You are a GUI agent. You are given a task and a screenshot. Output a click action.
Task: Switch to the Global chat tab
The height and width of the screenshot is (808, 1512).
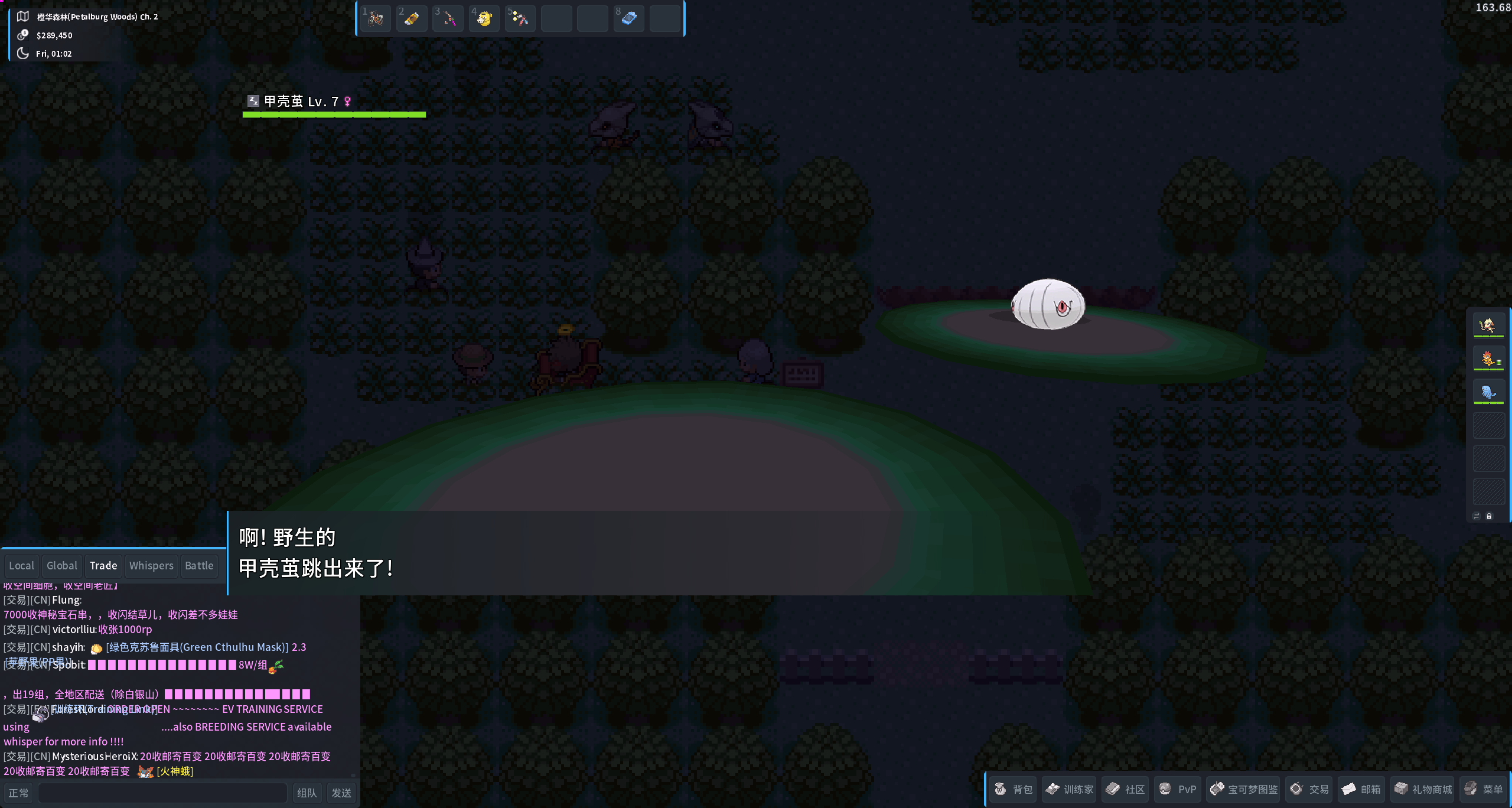pyautogui.click(x=62, y=565)
